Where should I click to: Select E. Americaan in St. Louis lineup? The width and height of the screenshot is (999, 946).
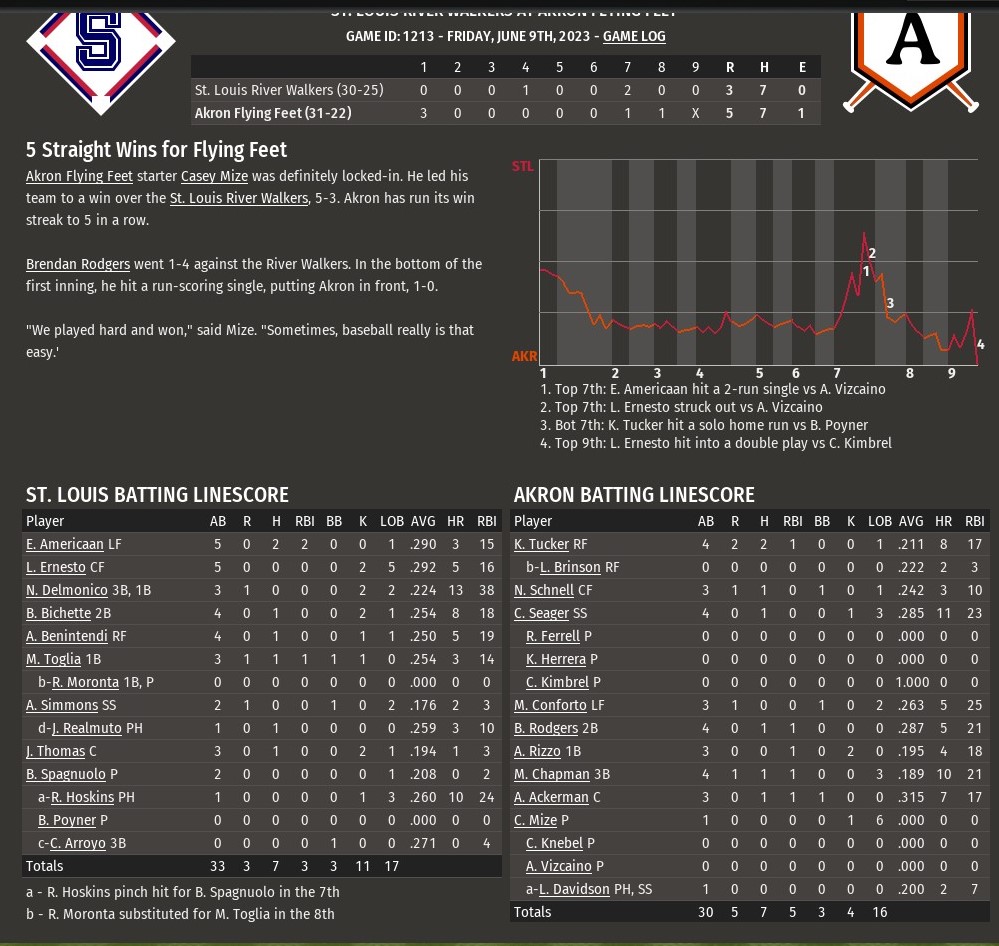(65, 544)
